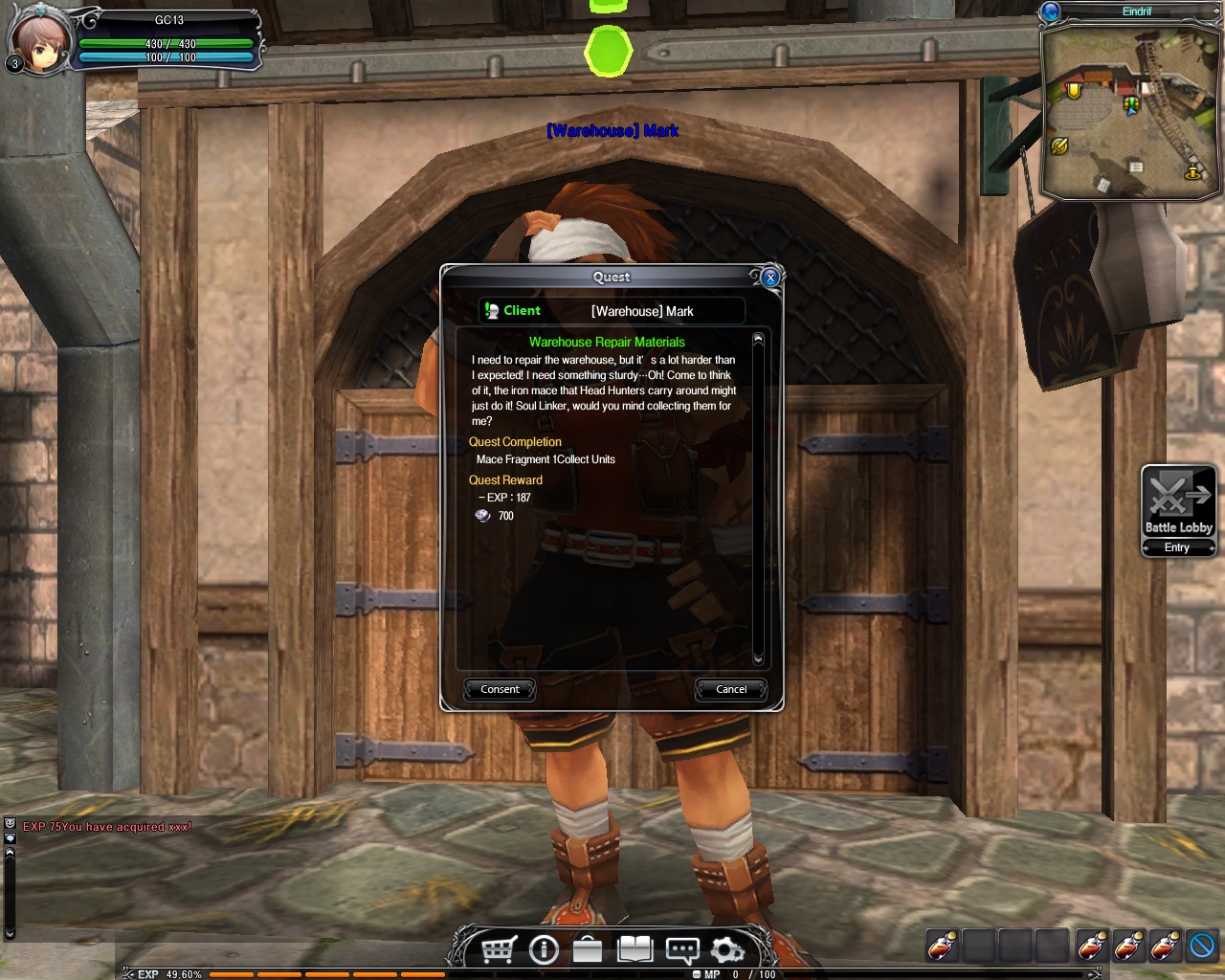This screenshot has height=980, width=1225.
Task: Click the blue globe world map button
Action: tap(1051, 11)
